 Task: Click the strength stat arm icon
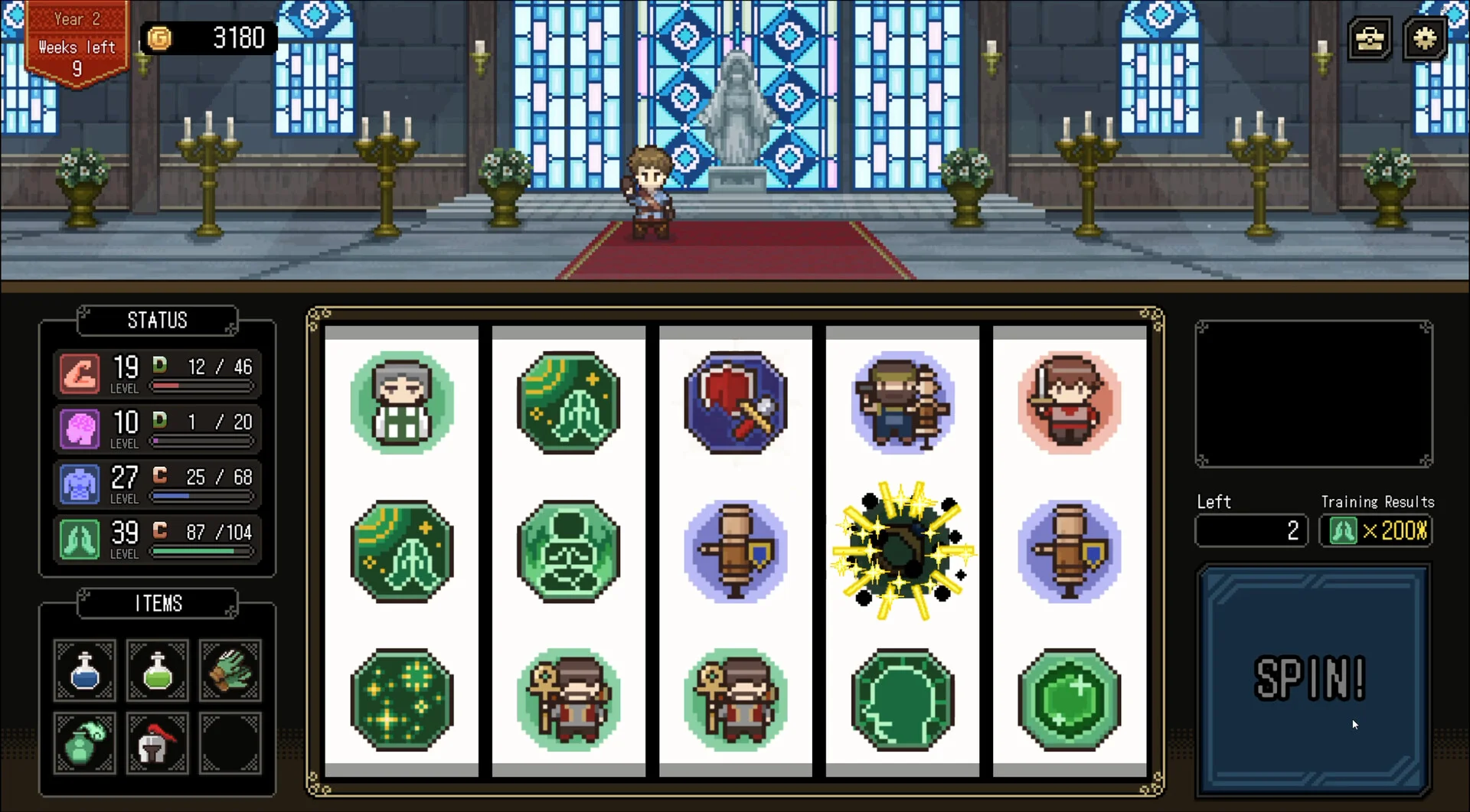coord(80,373)
